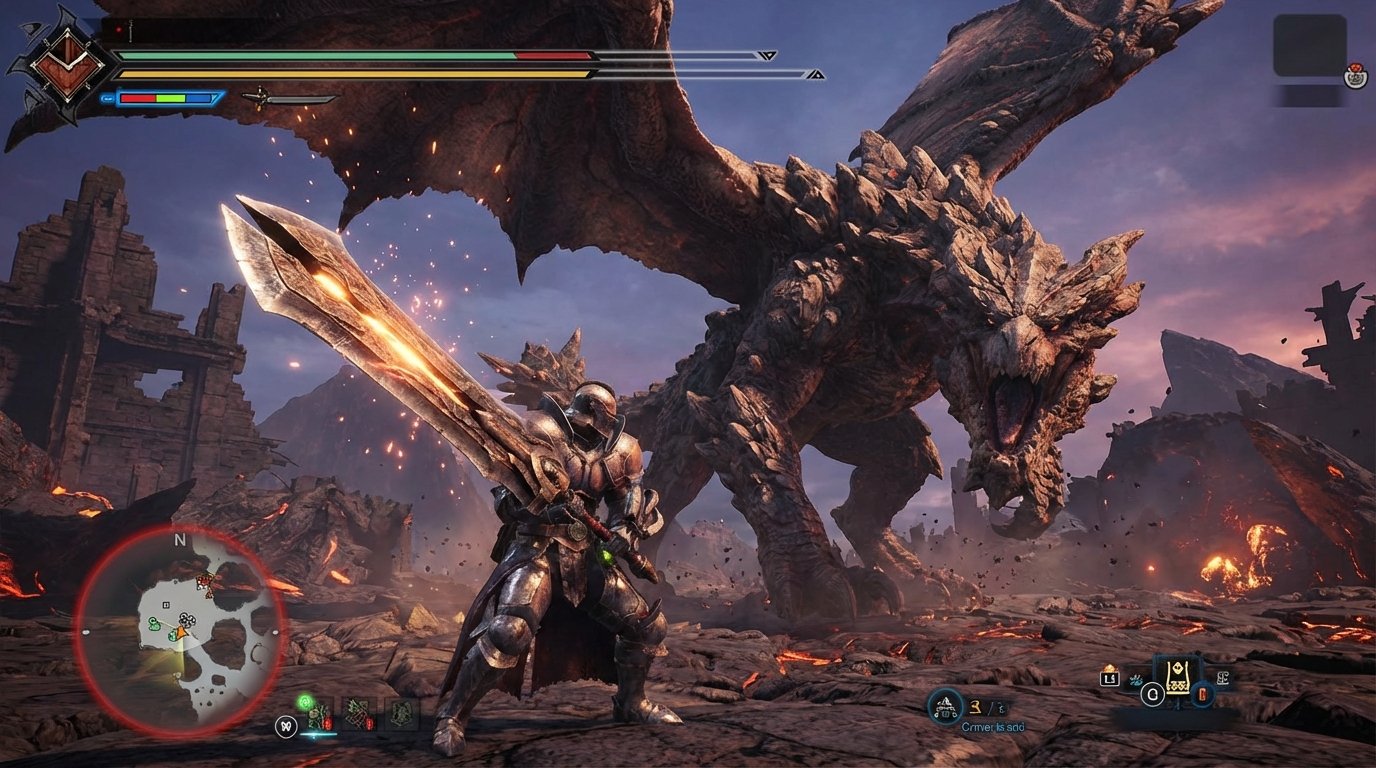The image size is (1376, 768).
Task: Toggle the green buff orb above the item bar
Action: point(305,702)
